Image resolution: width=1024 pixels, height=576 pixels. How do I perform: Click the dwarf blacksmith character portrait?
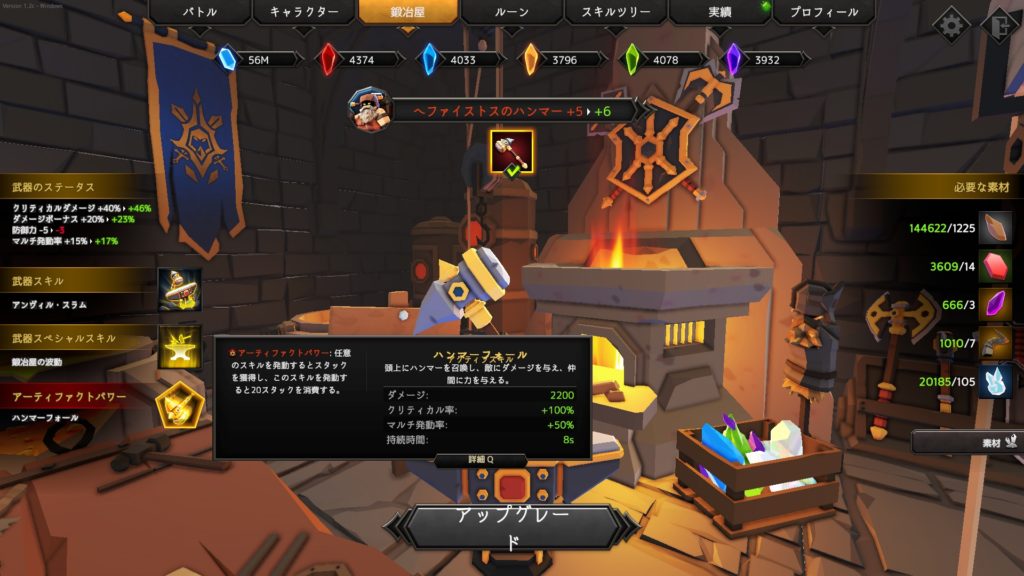coord(368,108)
